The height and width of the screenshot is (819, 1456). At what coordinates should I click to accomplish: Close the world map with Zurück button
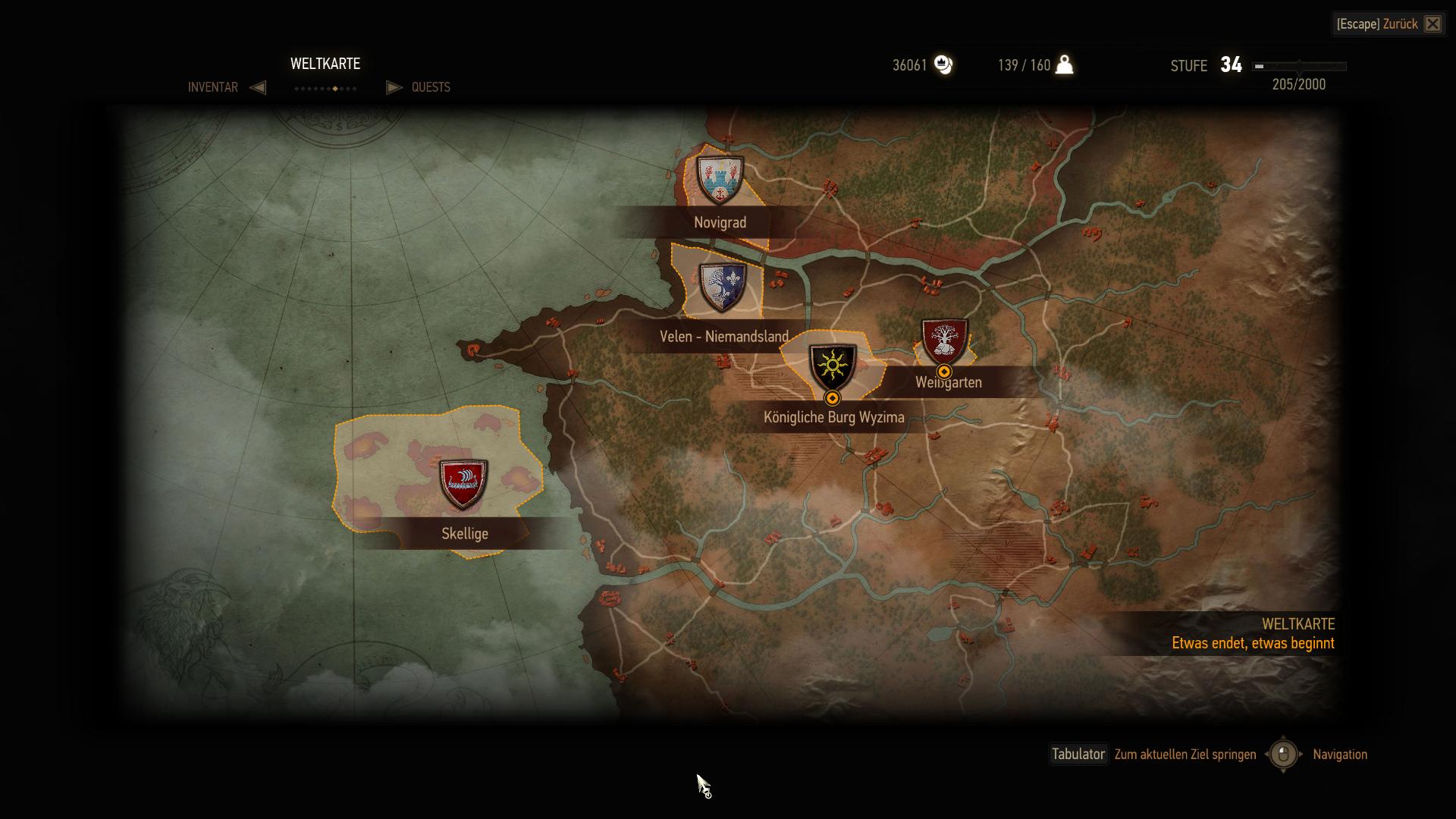(1389, 24)
